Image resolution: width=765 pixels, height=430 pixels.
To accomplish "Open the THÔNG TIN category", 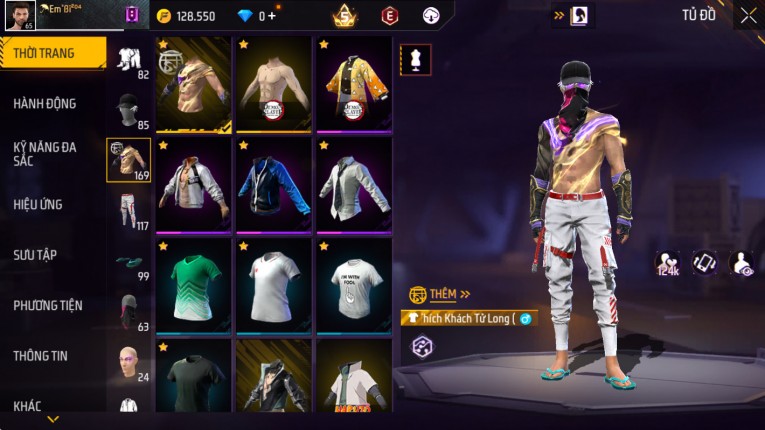I will (41, 355).
